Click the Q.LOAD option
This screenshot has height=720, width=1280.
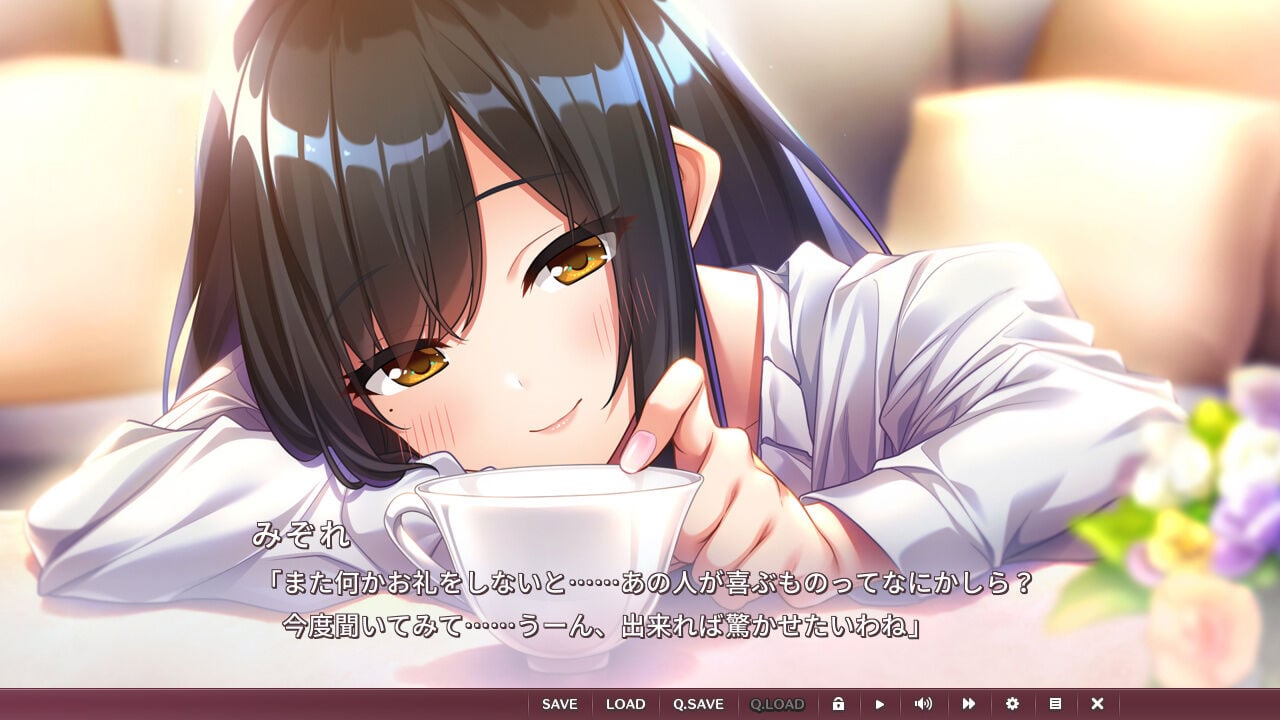pos(779,703)
